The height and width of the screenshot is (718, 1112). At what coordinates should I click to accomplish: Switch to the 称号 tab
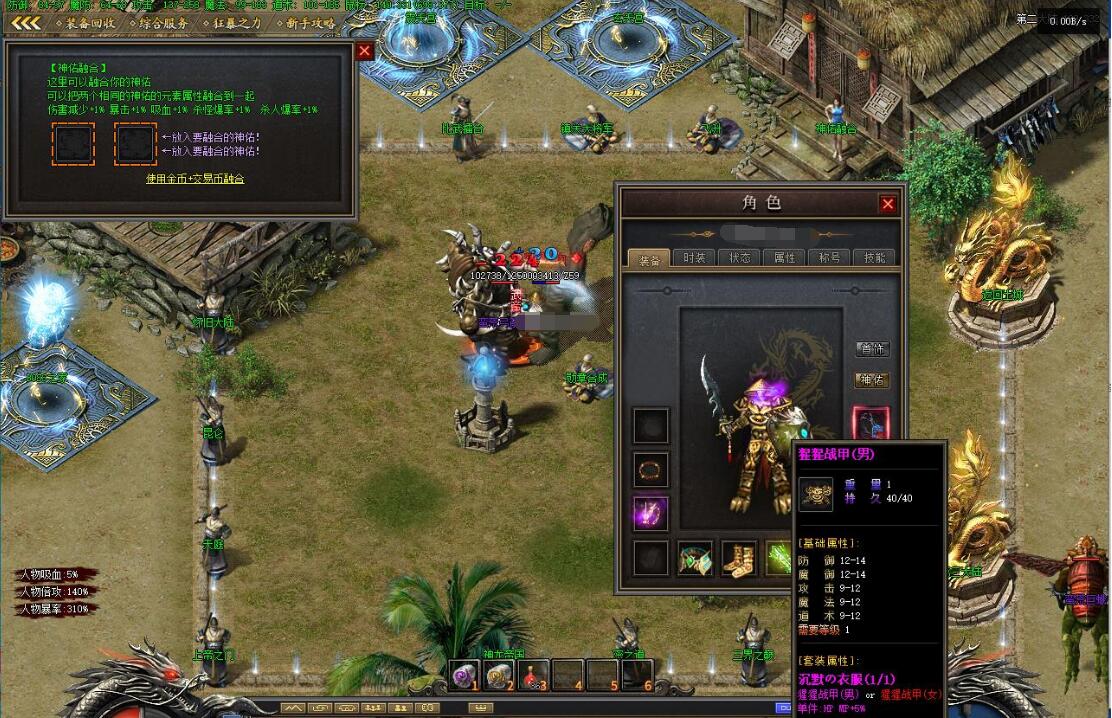pos(830,258)
